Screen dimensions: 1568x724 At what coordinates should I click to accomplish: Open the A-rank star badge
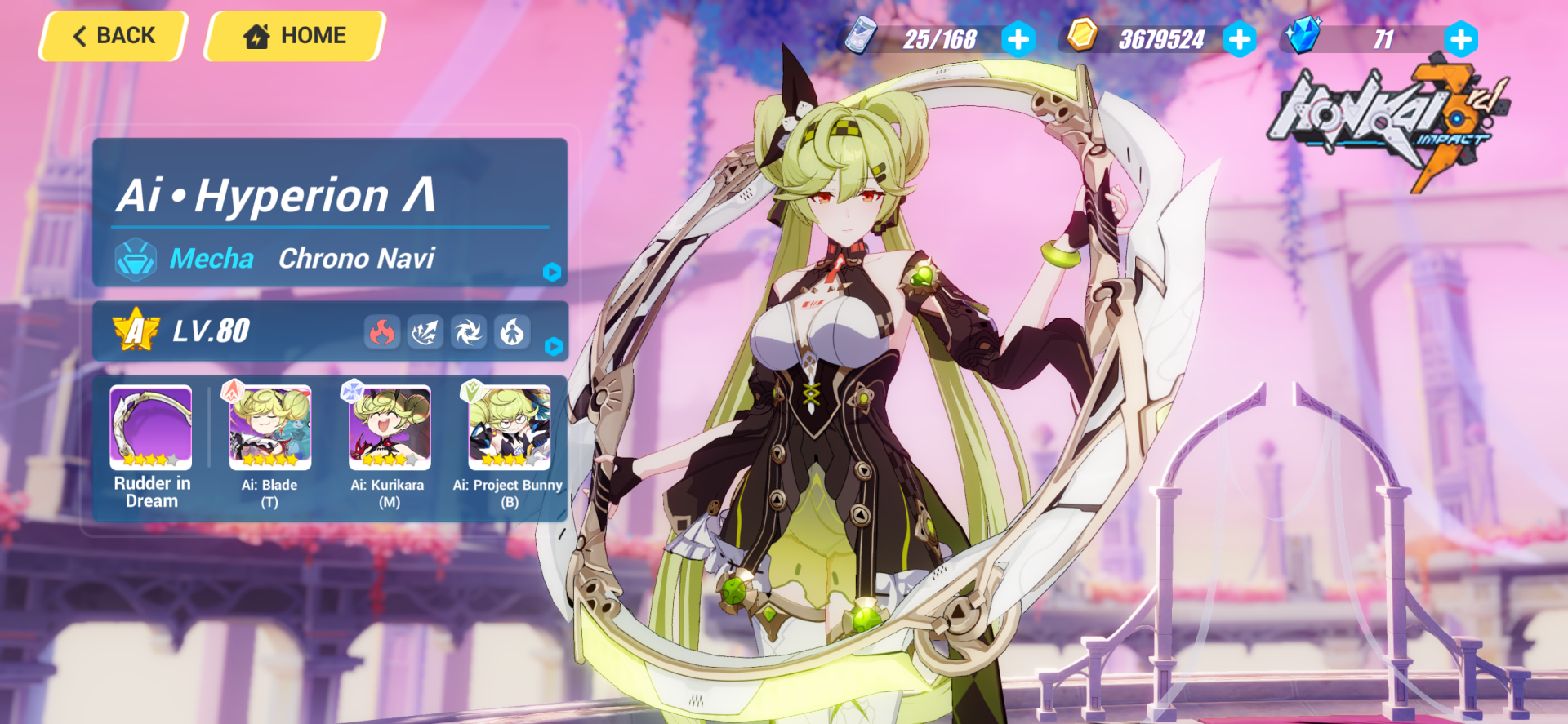point(136,331)
